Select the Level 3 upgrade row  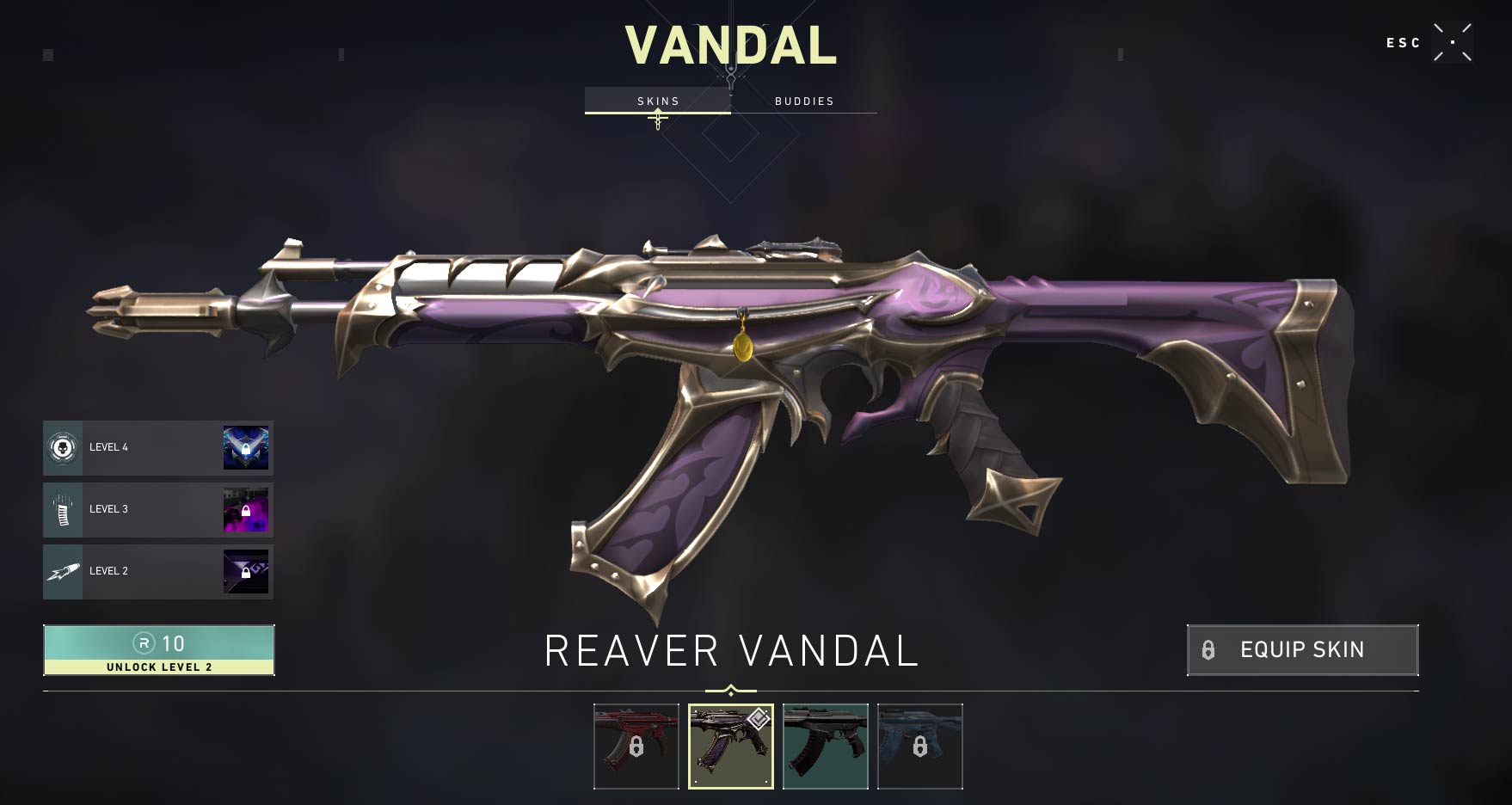pyautogui.click(x=158, y=509)
